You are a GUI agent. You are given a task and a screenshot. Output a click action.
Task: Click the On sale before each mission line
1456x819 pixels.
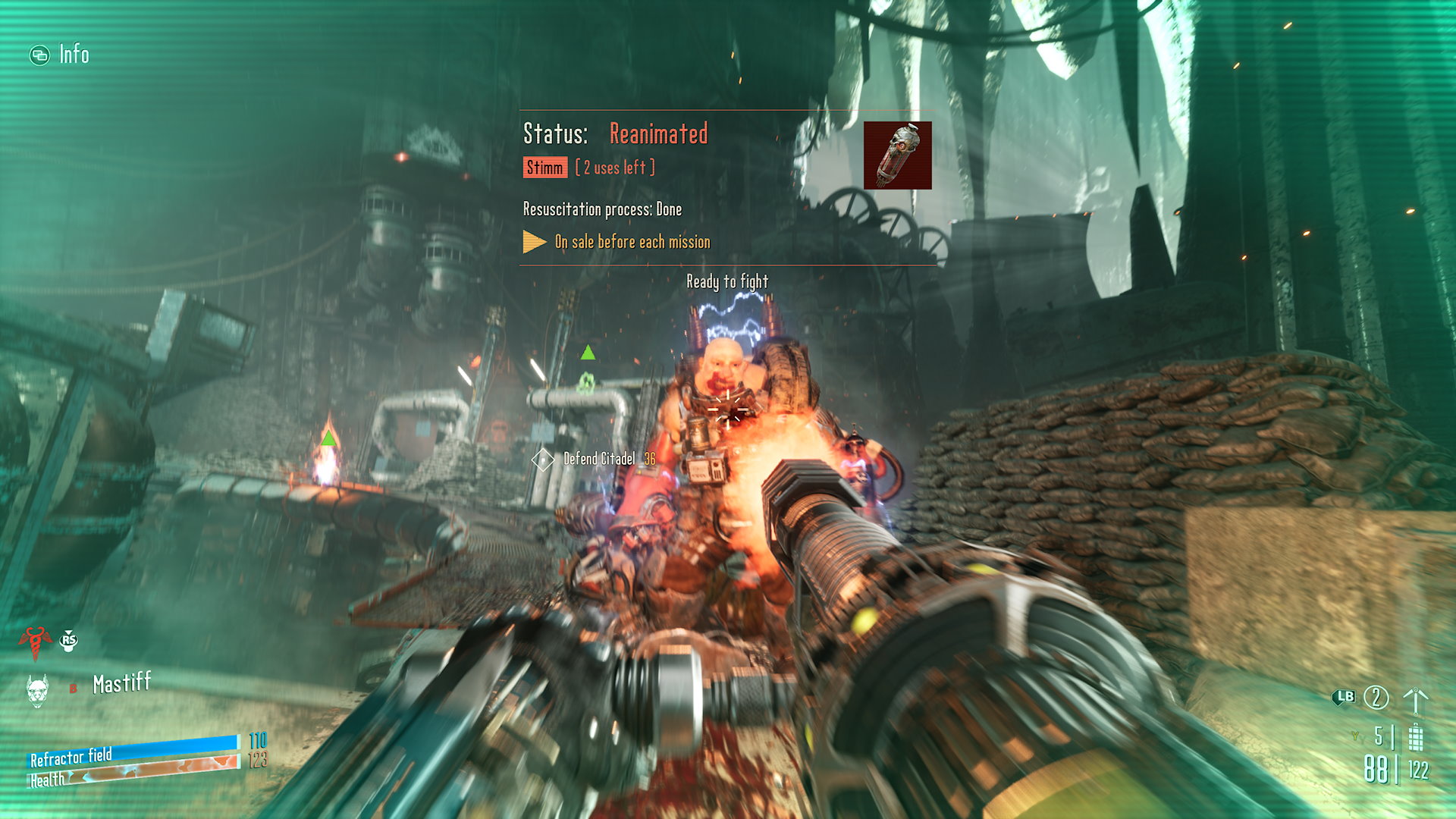[632, 242]
